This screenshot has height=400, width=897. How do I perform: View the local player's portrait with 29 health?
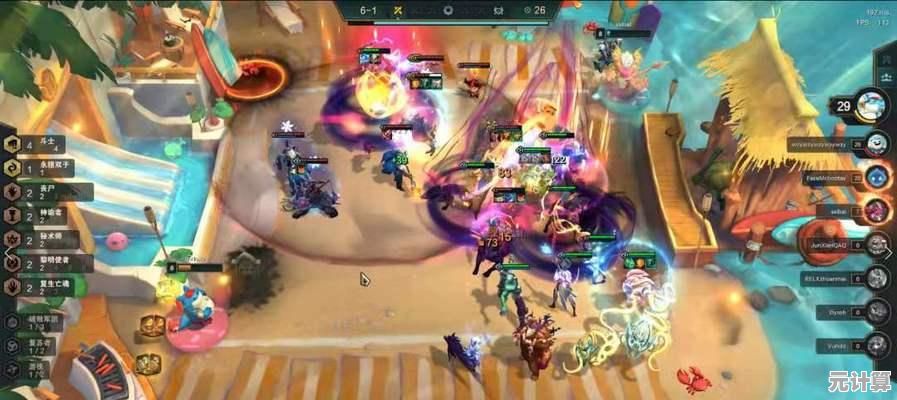click(x=871, y=104)
